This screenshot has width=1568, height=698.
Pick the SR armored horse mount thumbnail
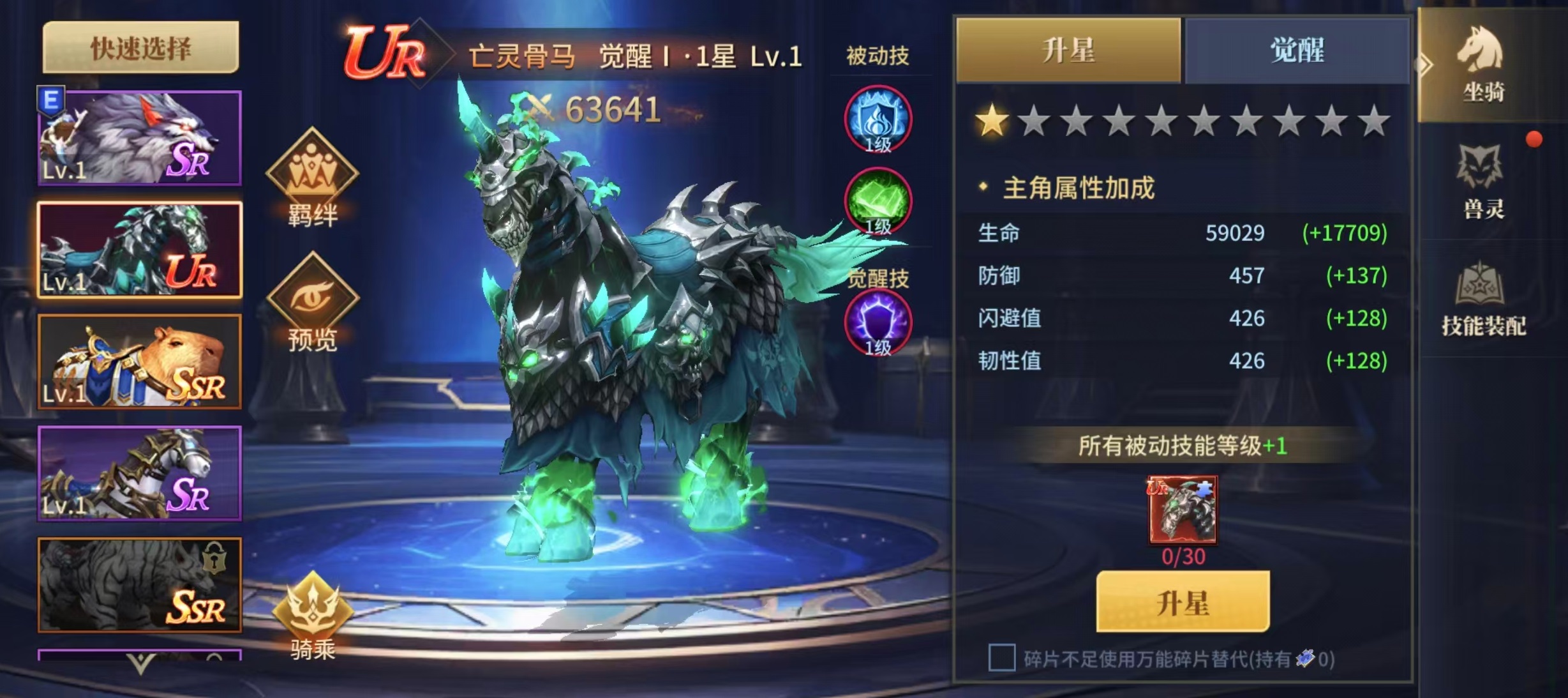click(140, 473)
